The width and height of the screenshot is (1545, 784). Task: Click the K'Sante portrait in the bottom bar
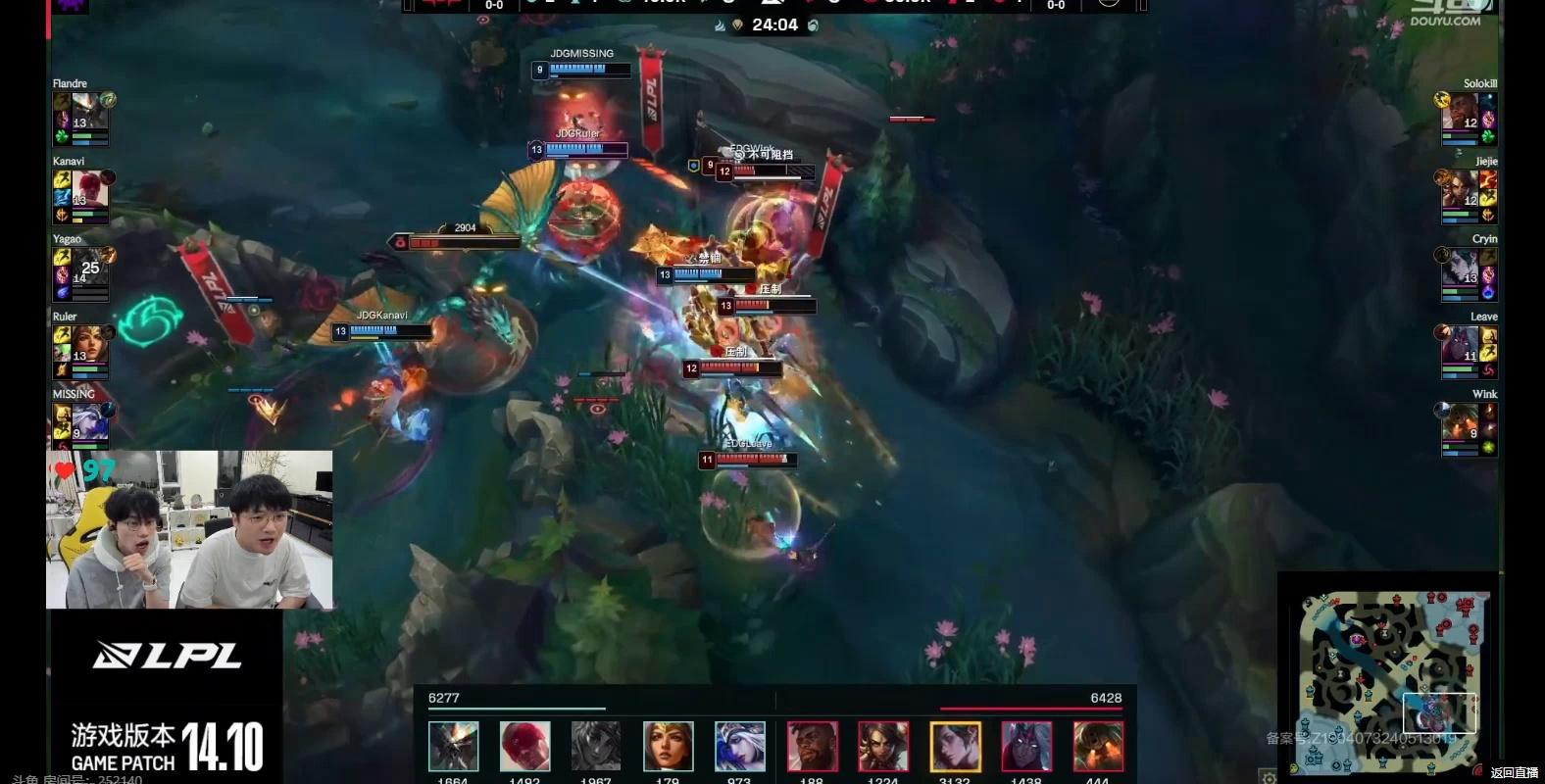812,747
